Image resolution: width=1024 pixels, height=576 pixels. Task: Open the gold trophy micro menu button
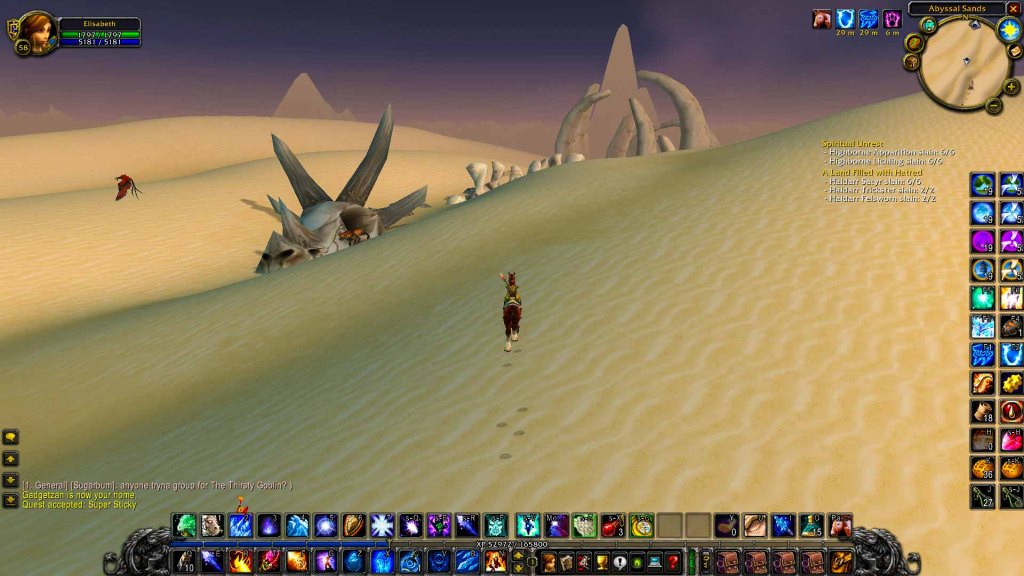tap(600, 562)
